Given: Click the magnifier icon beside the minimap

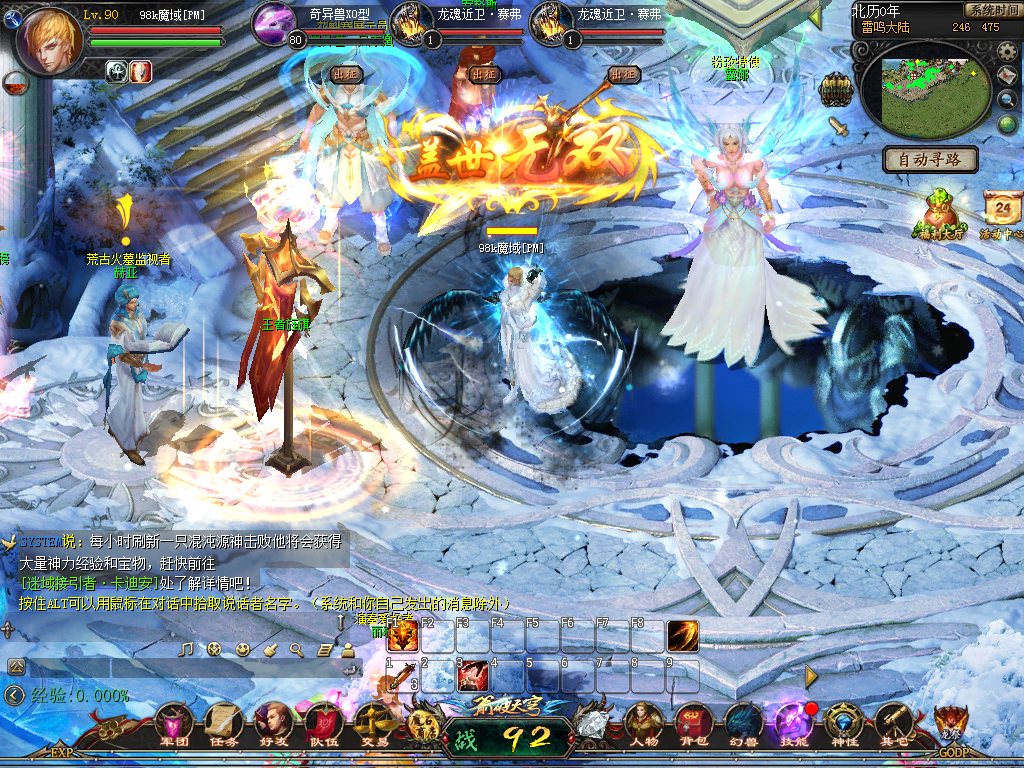Looking at the screenshot, I should point(1008,99).
